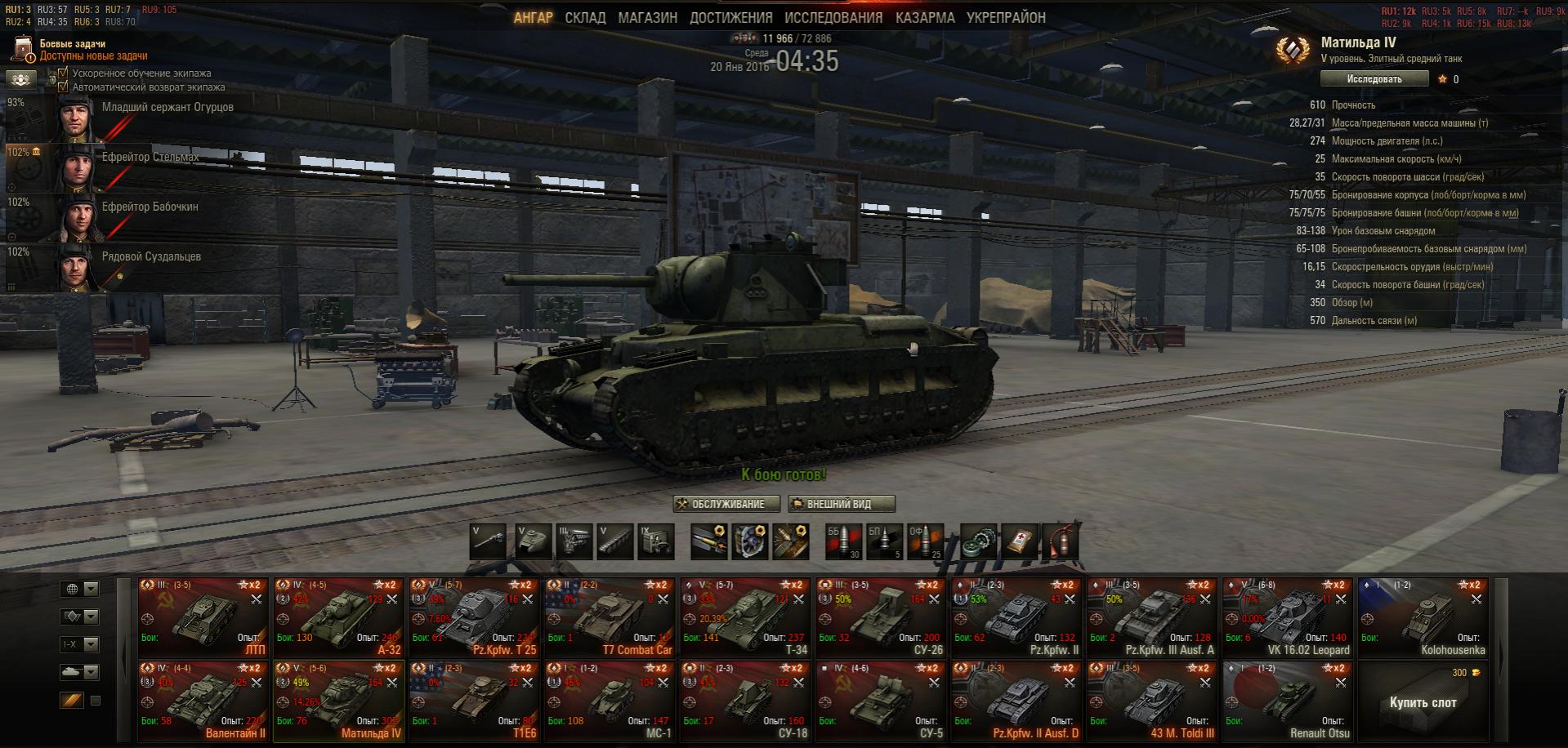Open the ОБСЛУЖИВАНИЕ service button
The width and height of the screenshot is (1568, 748).
[726, 504]
